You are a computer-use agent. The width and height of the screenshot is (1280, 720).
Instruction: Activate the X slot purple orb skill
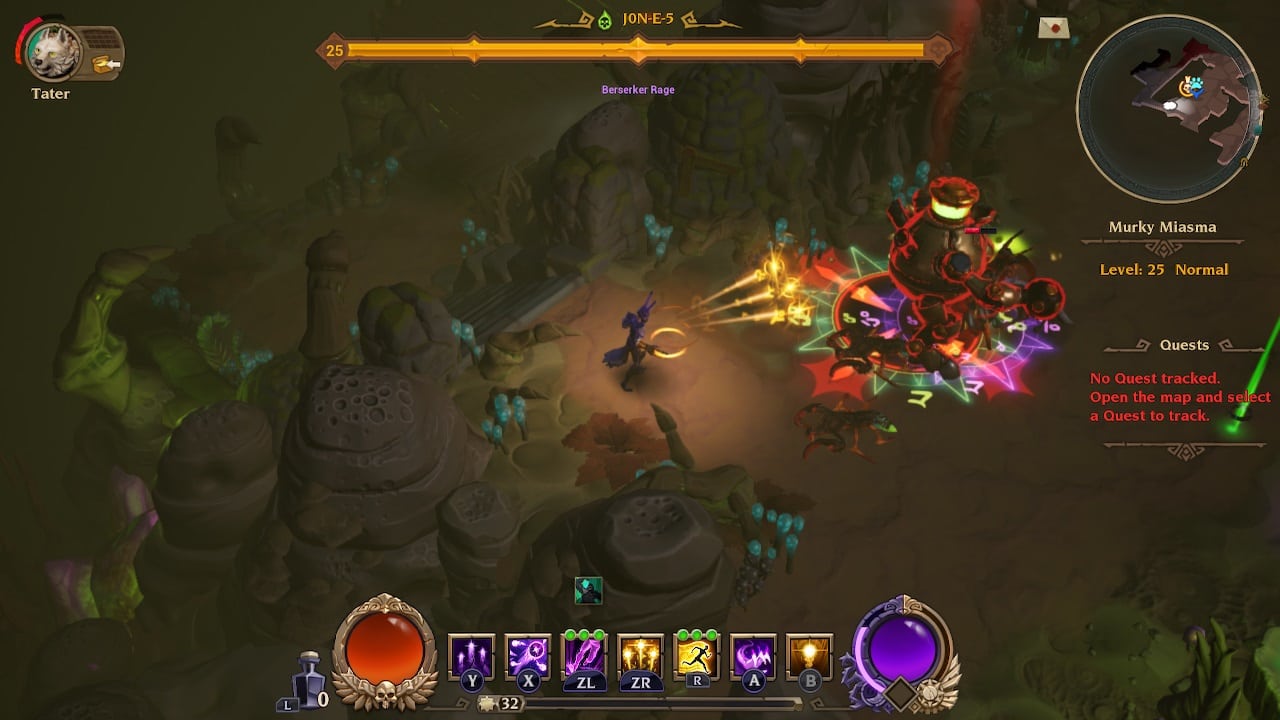pyautogui.click(x=528, y=656)
